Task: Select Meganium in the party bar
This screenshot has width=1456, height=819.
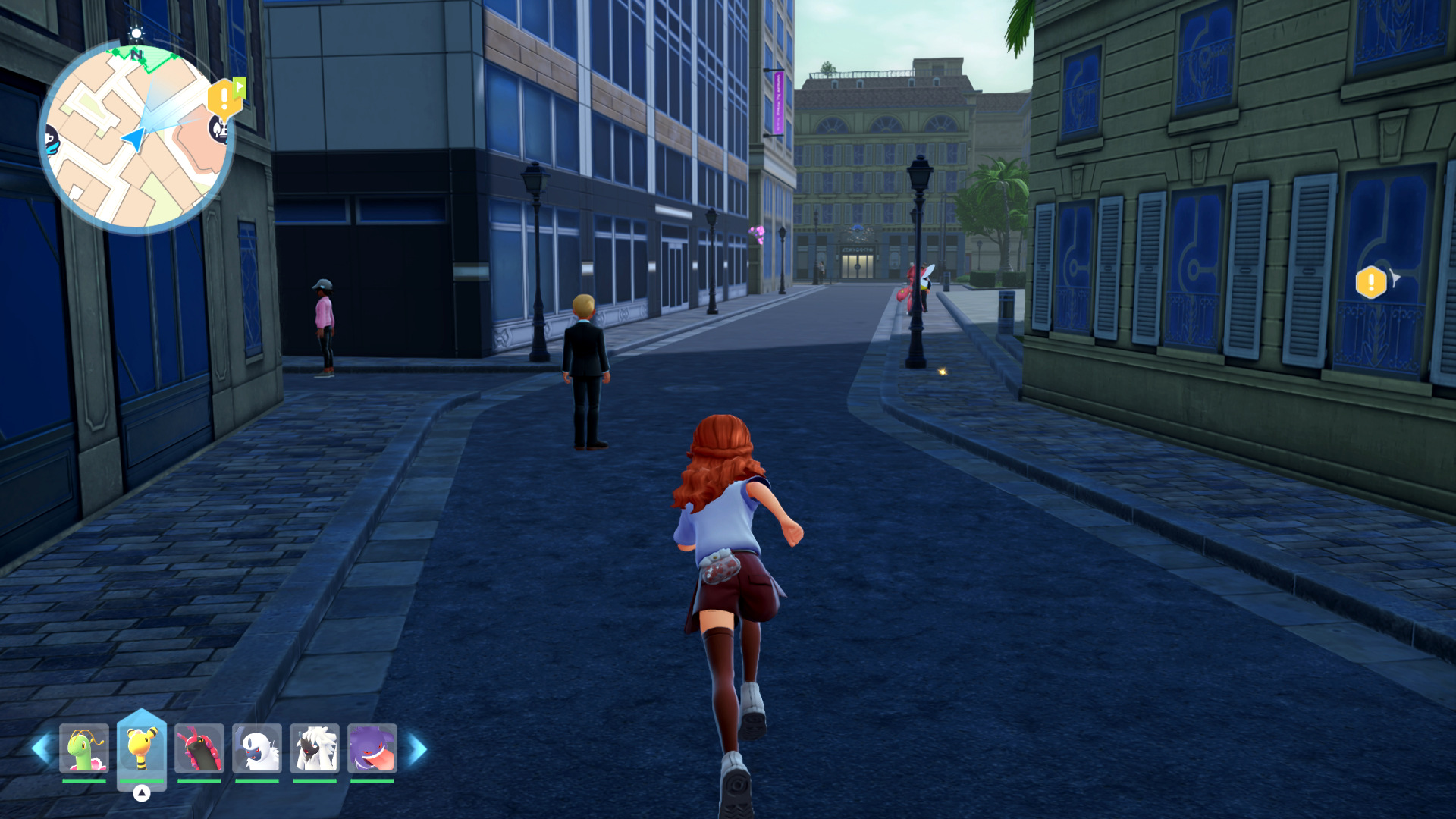Action: 84,748
